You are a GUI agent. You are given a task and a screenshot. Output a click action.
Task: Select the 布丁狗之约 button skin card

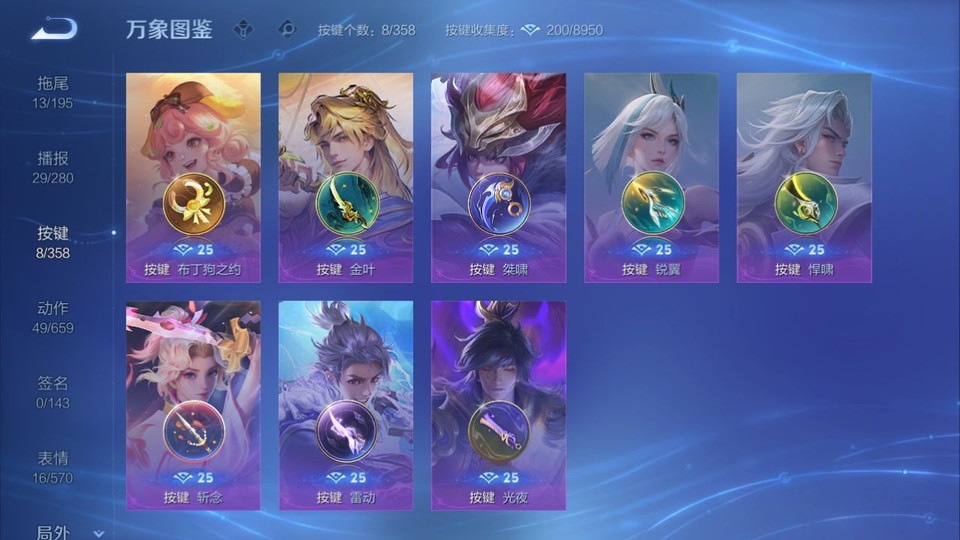(193, 177)
